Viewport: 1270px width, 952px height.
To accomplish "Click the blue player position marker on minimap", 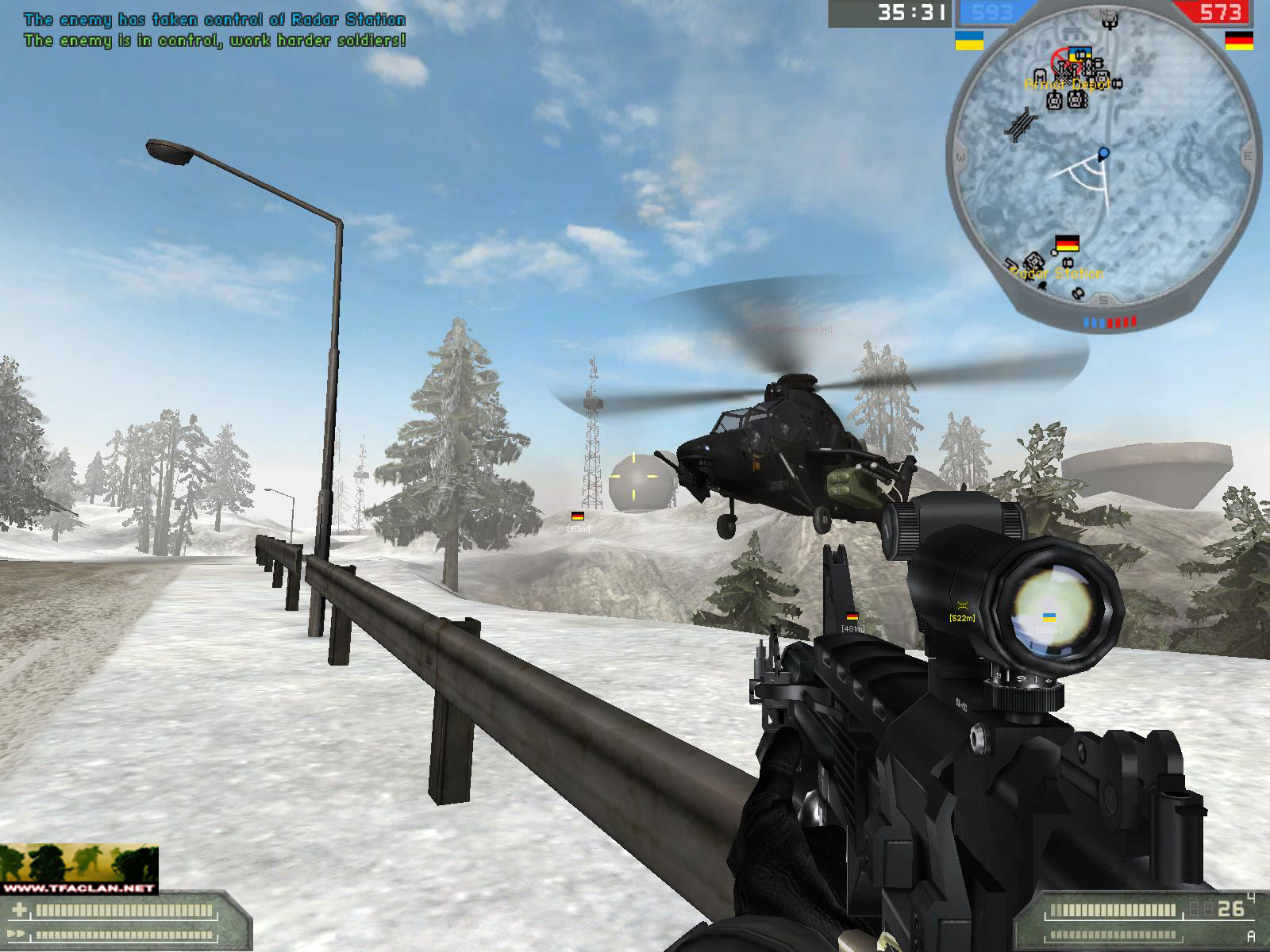I will [1103, 152].
